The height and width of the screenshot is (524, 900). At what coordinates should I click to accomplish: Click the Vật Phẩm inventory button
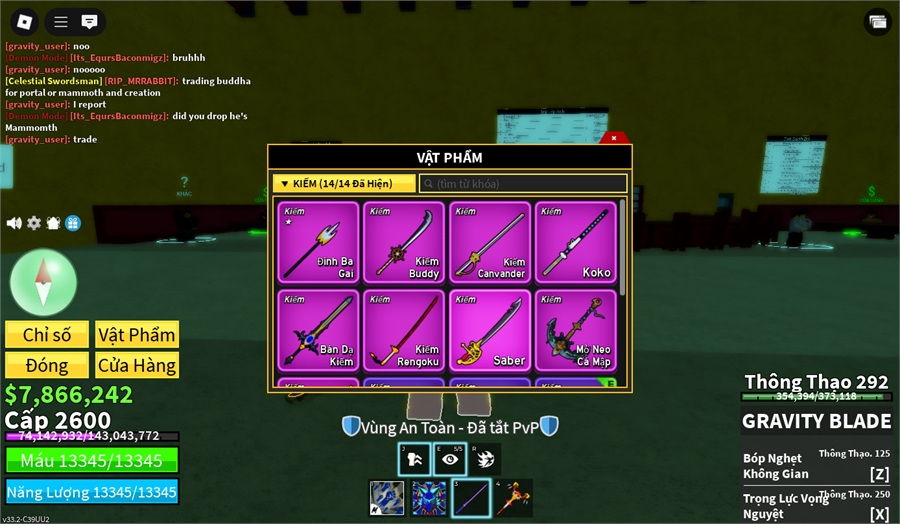[137, 335]
